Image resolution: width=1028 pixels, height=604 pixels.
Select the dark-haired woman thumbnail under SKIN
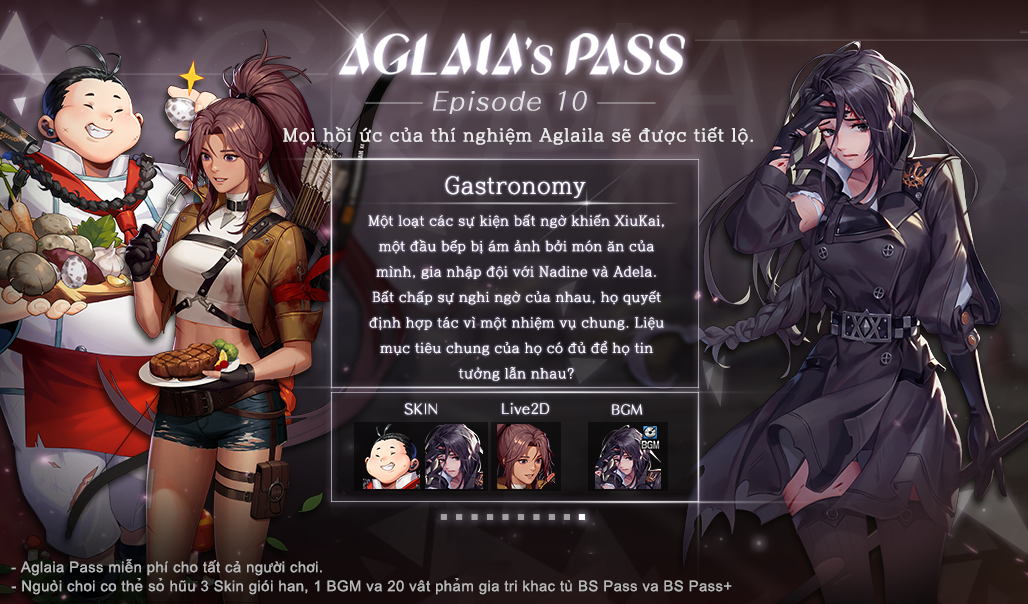click(454, 457)
